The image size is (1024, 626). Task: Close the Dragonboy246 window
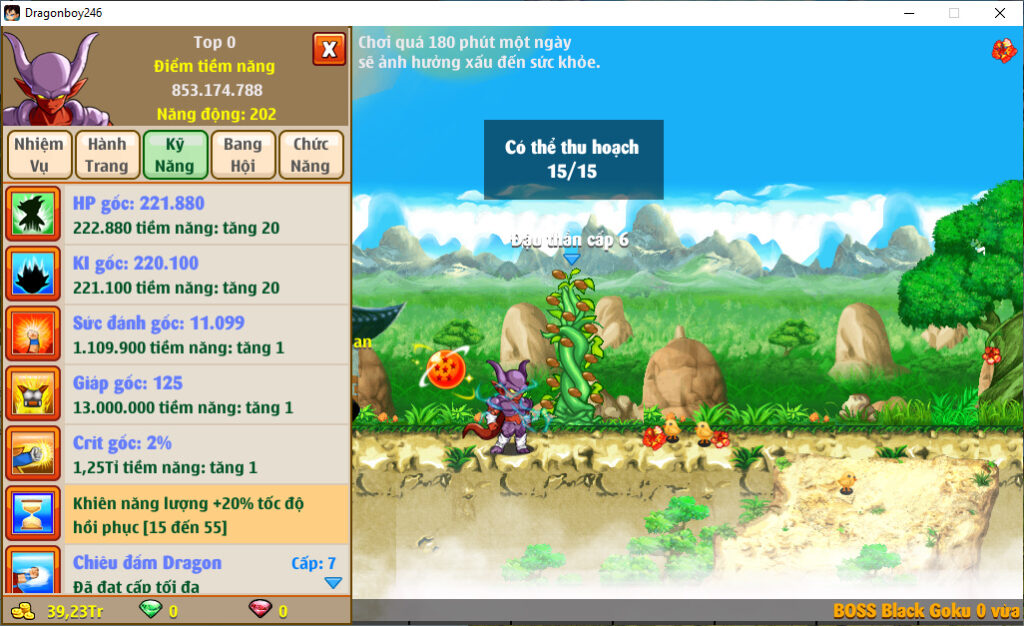tap(999, 13)
